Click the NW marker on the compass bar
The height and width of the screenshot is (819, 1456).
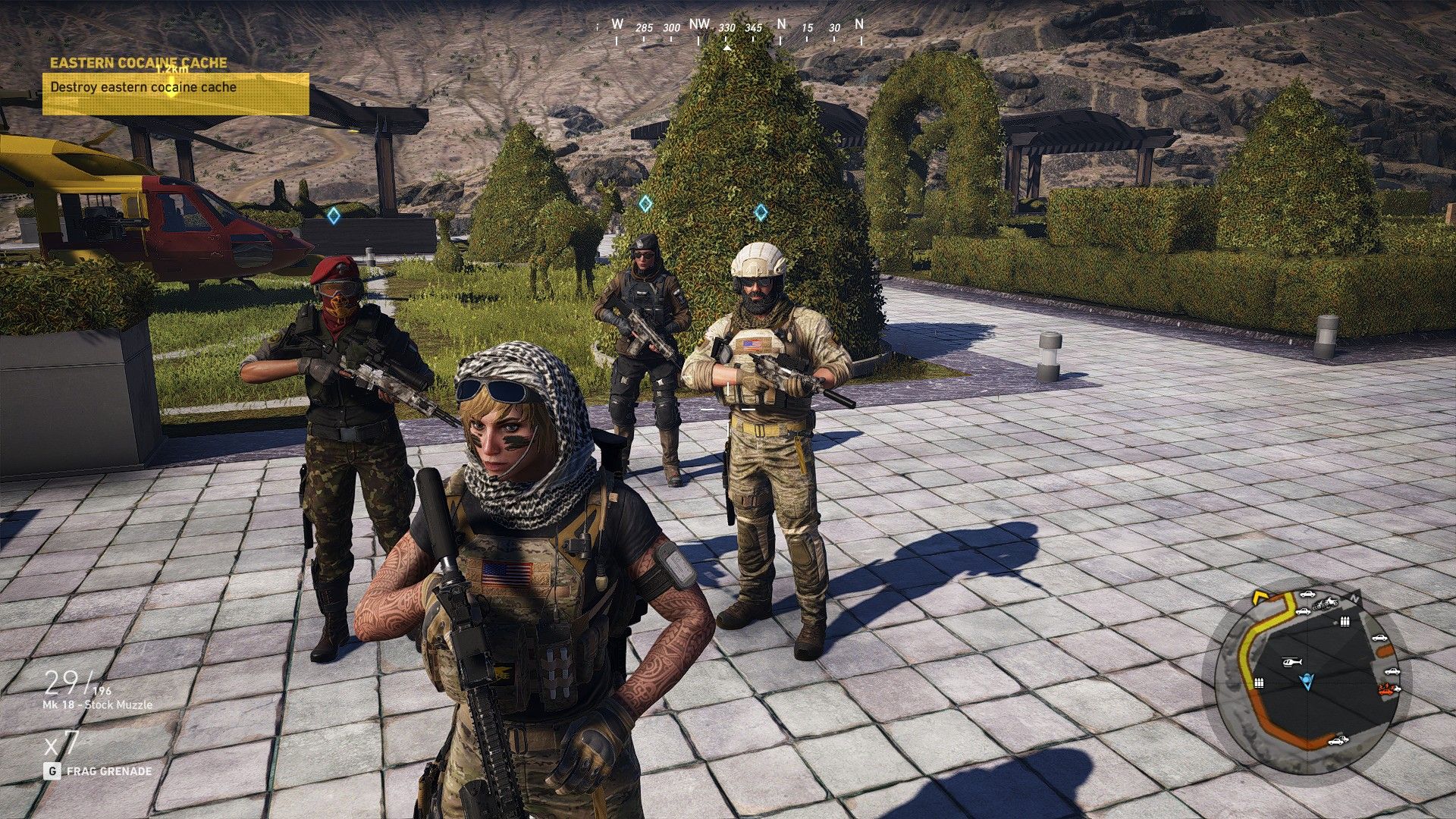699,24
